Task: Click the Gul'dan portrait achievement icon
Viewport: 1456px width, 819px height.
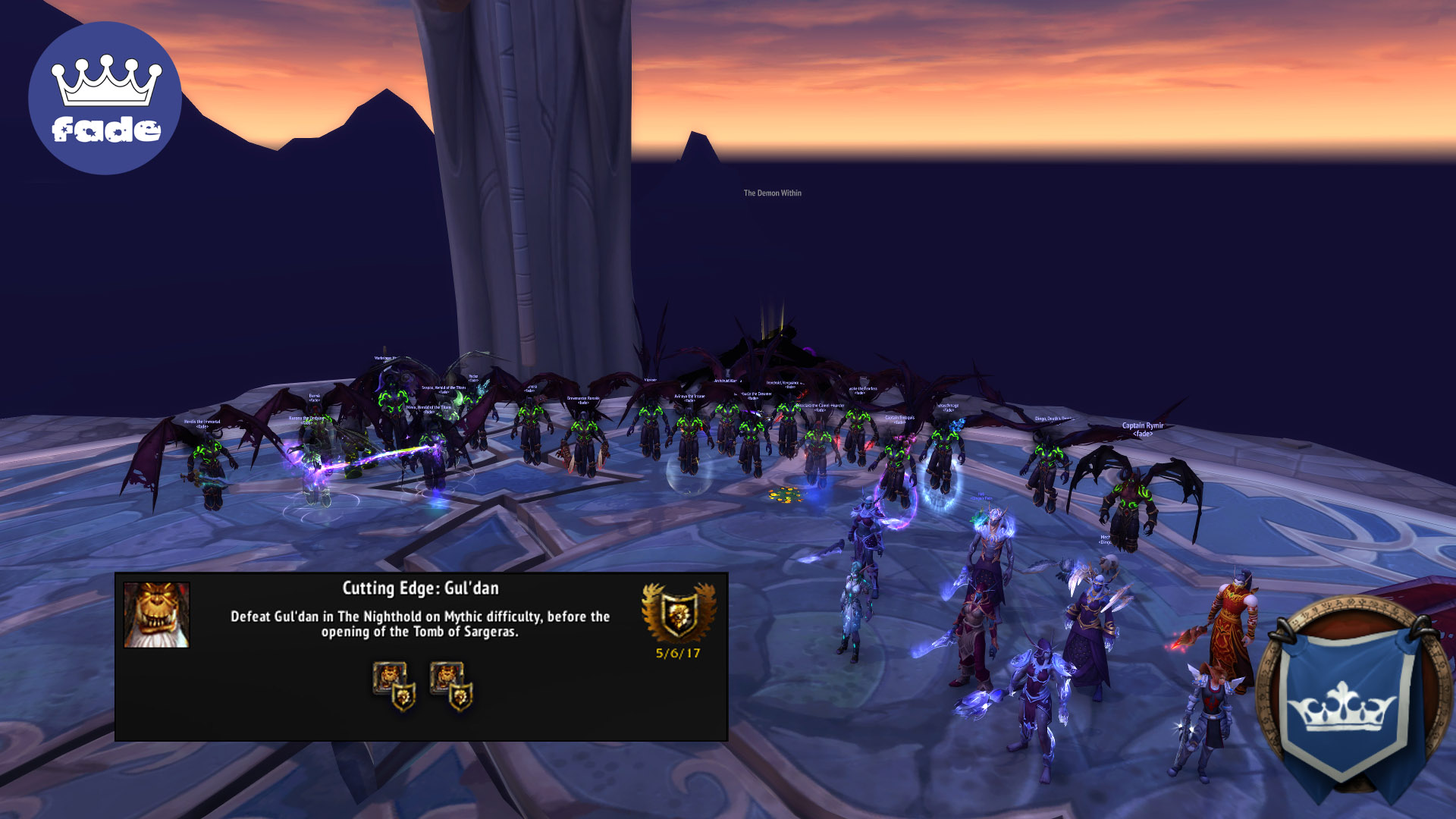Action: click(156, 615)
